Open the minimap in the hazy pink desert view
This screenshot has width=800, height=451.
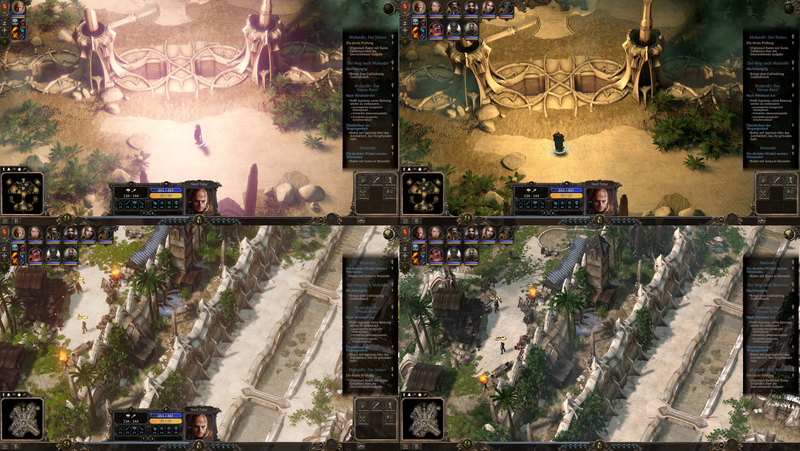click(22, 193)
